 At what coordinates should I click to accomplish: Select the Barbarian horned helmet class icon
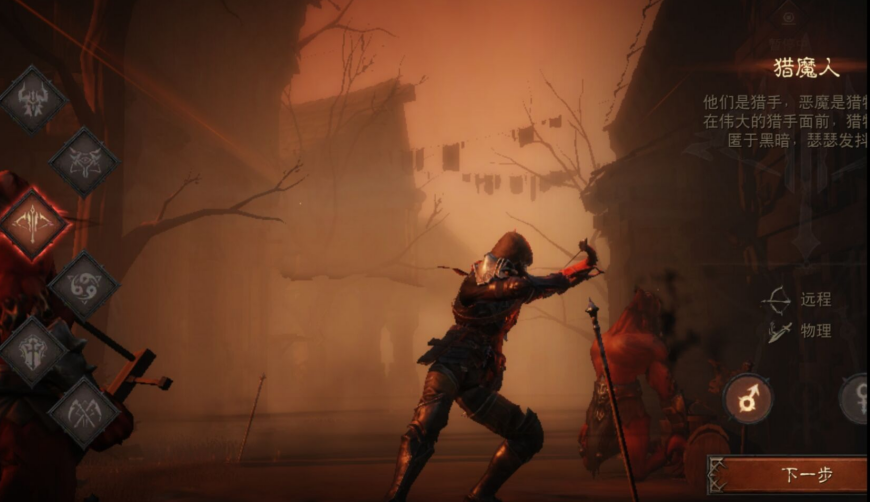coord(32,99)
